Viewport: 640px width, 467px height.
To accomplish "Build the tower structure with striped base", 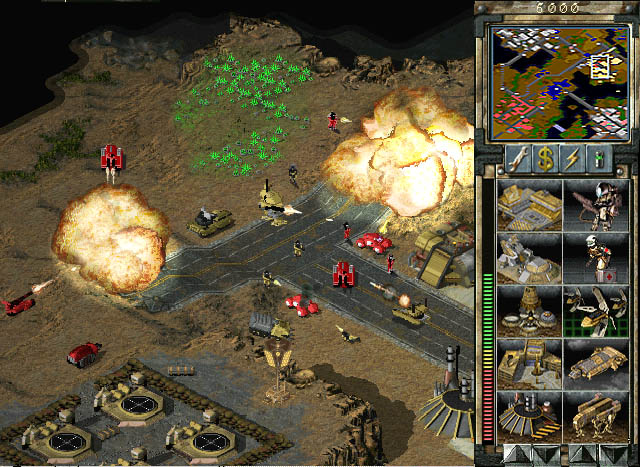I will tap(529, 415).
